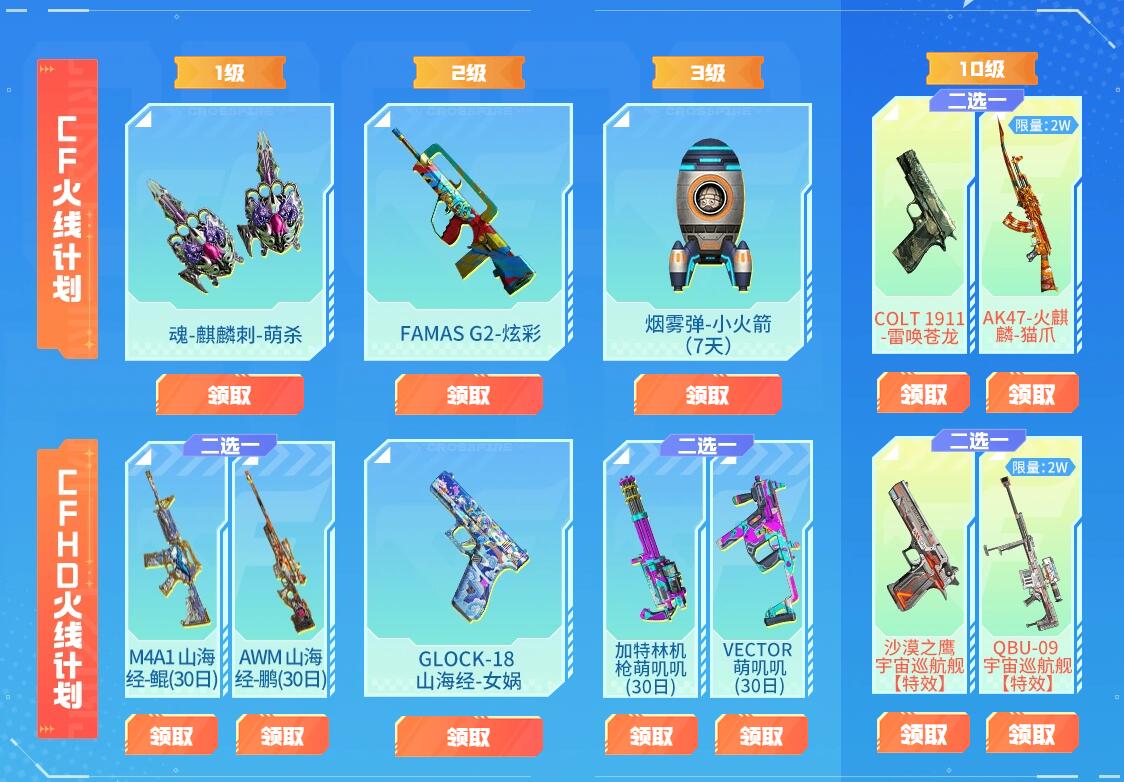Viewport: 1124px width, 782px height.
Task: Claim the AK47-火麒麟-猫爪 reward
Action: coord(1032,393)
